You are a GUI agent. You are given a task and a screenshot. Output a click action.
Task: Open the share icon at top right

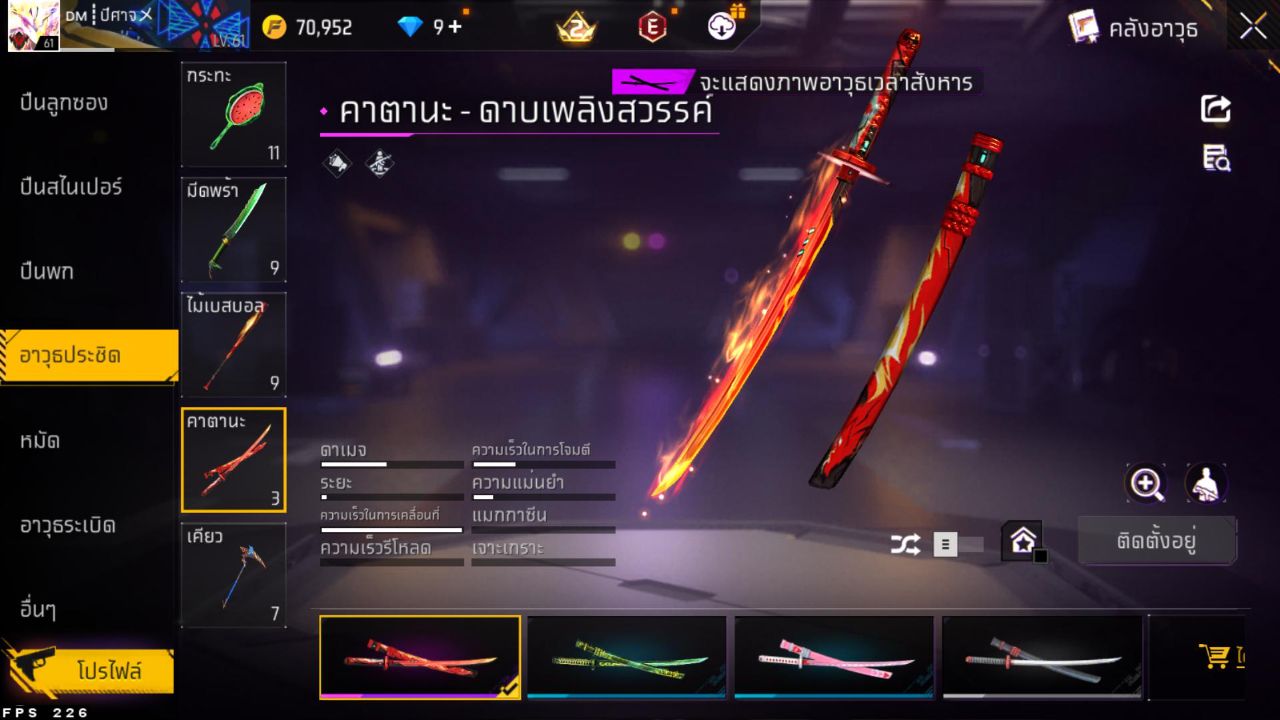point(1215,110)
